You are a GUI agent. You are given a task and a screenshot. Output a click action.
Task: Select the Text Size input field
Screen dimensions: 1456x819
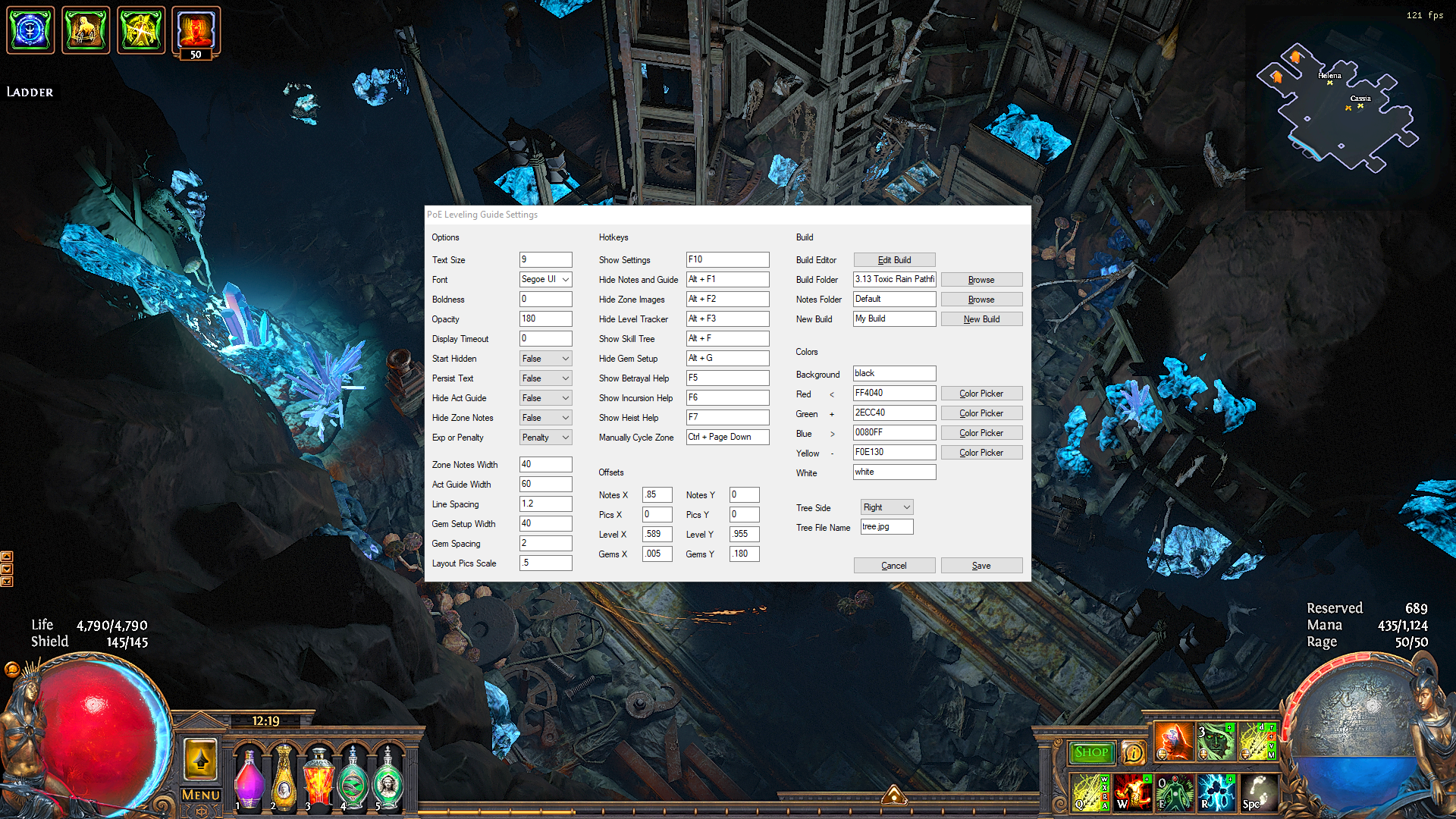[x=545, y=260]
